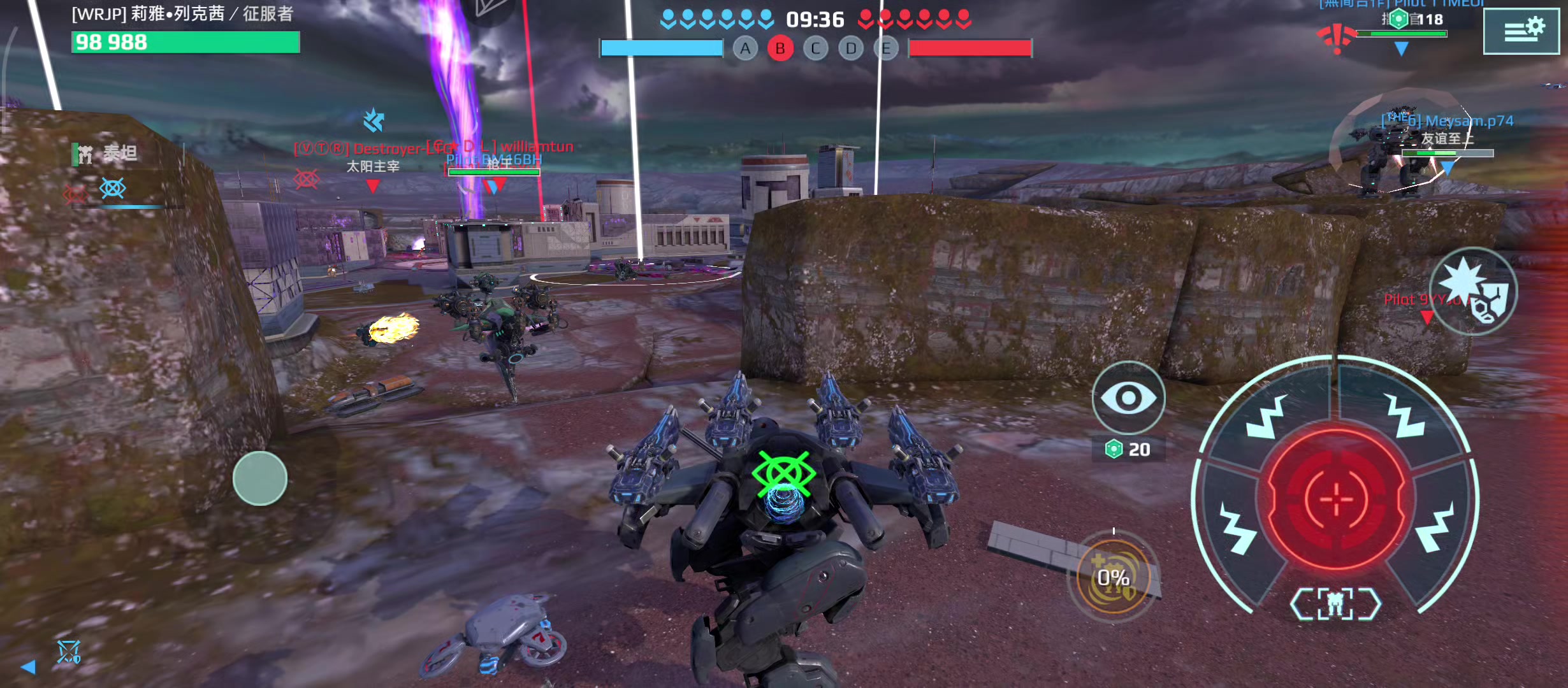Open the robot swap button under fire control
The height and width of the screenshot is (688, 1568).
(x=1335, y=604)
